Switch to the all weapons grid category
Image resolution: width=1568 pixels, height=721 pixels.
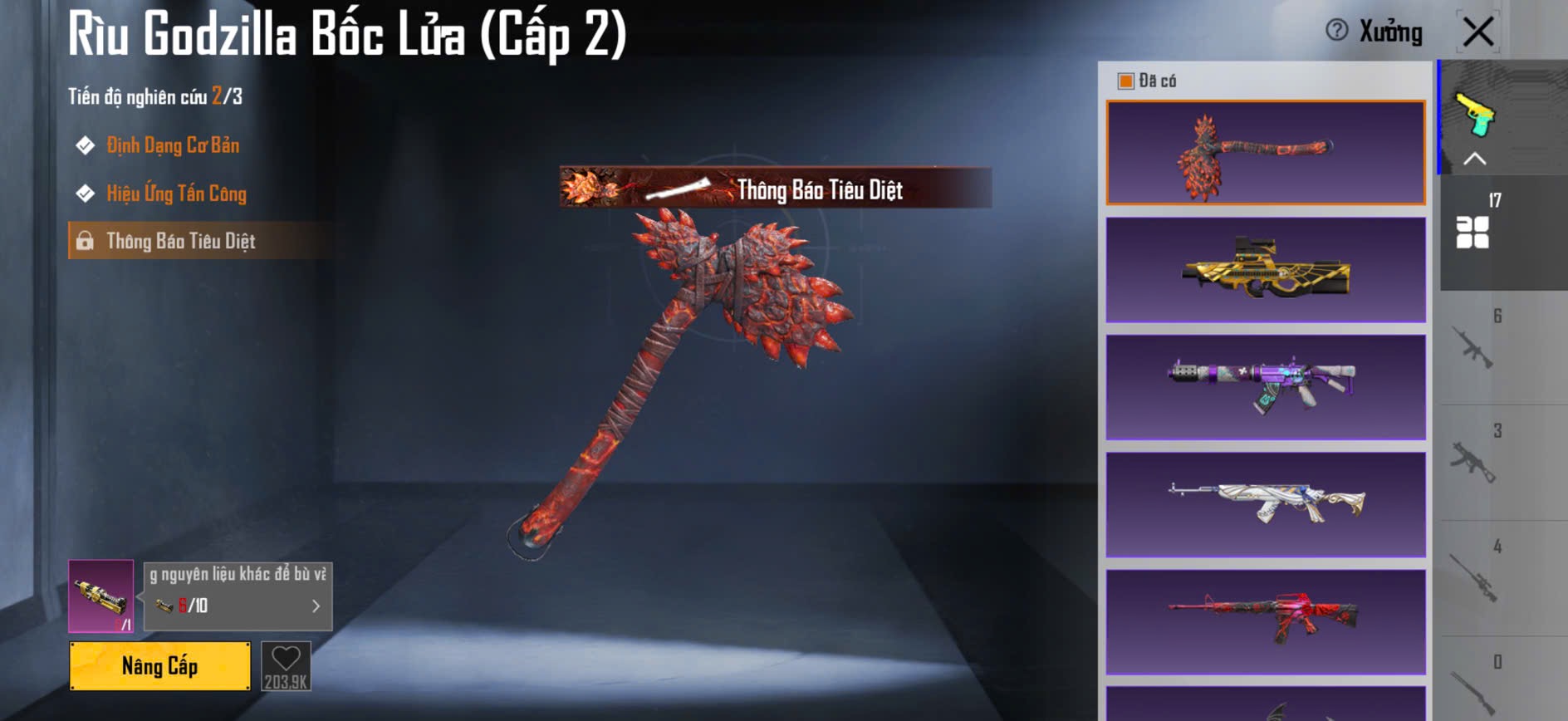click(x=1473, y=232)
